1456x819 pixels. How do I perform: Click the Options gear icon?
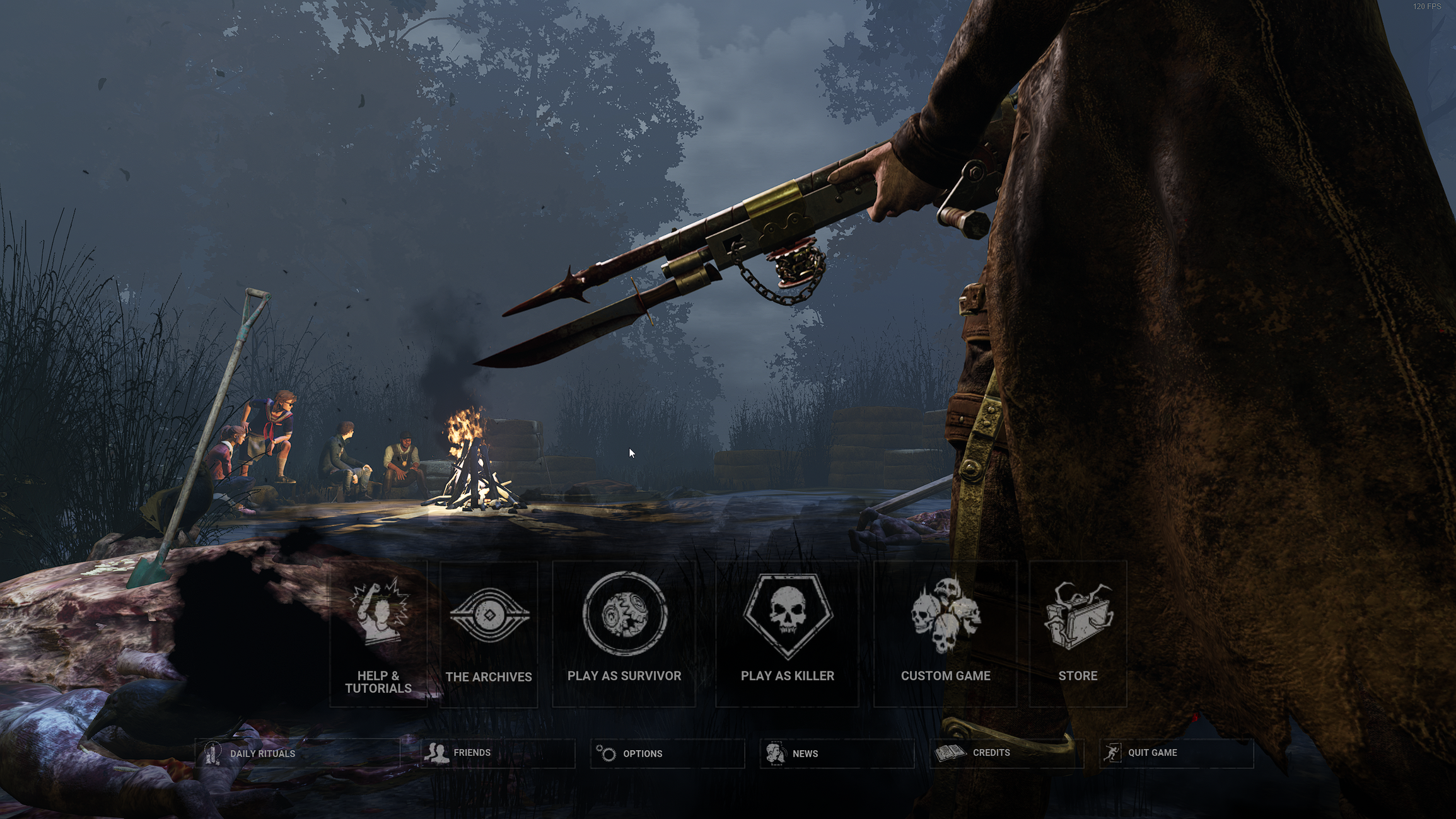click(606, 753)
